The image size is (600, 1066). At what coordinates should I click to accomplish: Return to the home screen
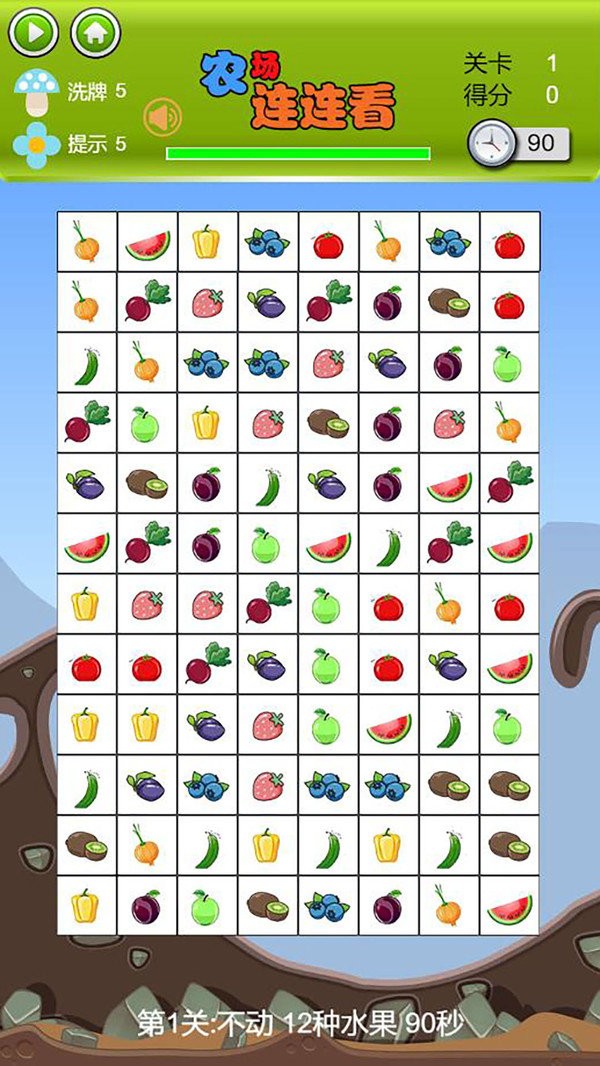pyautogui.click(x=95, y=32)
